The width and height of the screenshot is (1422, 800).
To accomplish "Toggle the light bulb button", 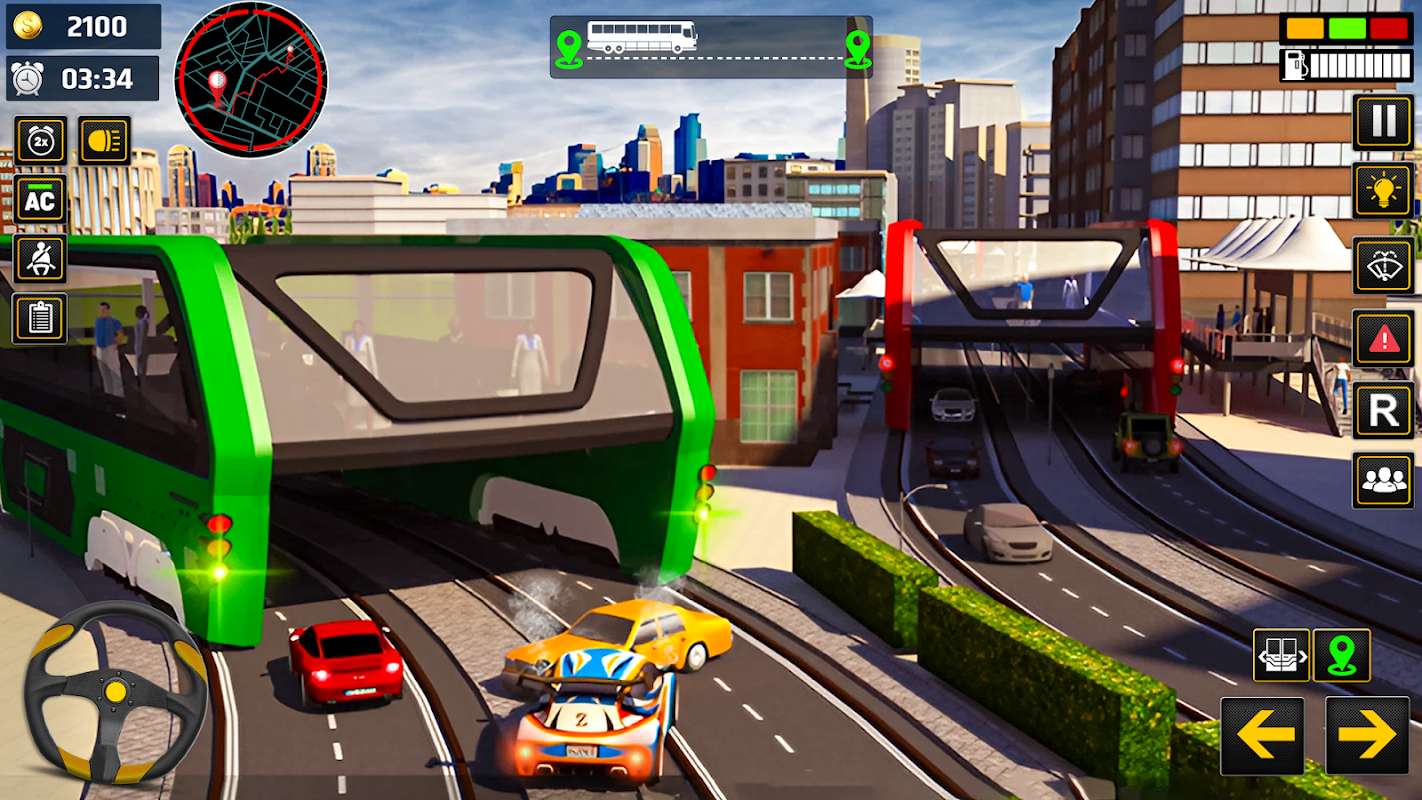I will point(1383,191).
